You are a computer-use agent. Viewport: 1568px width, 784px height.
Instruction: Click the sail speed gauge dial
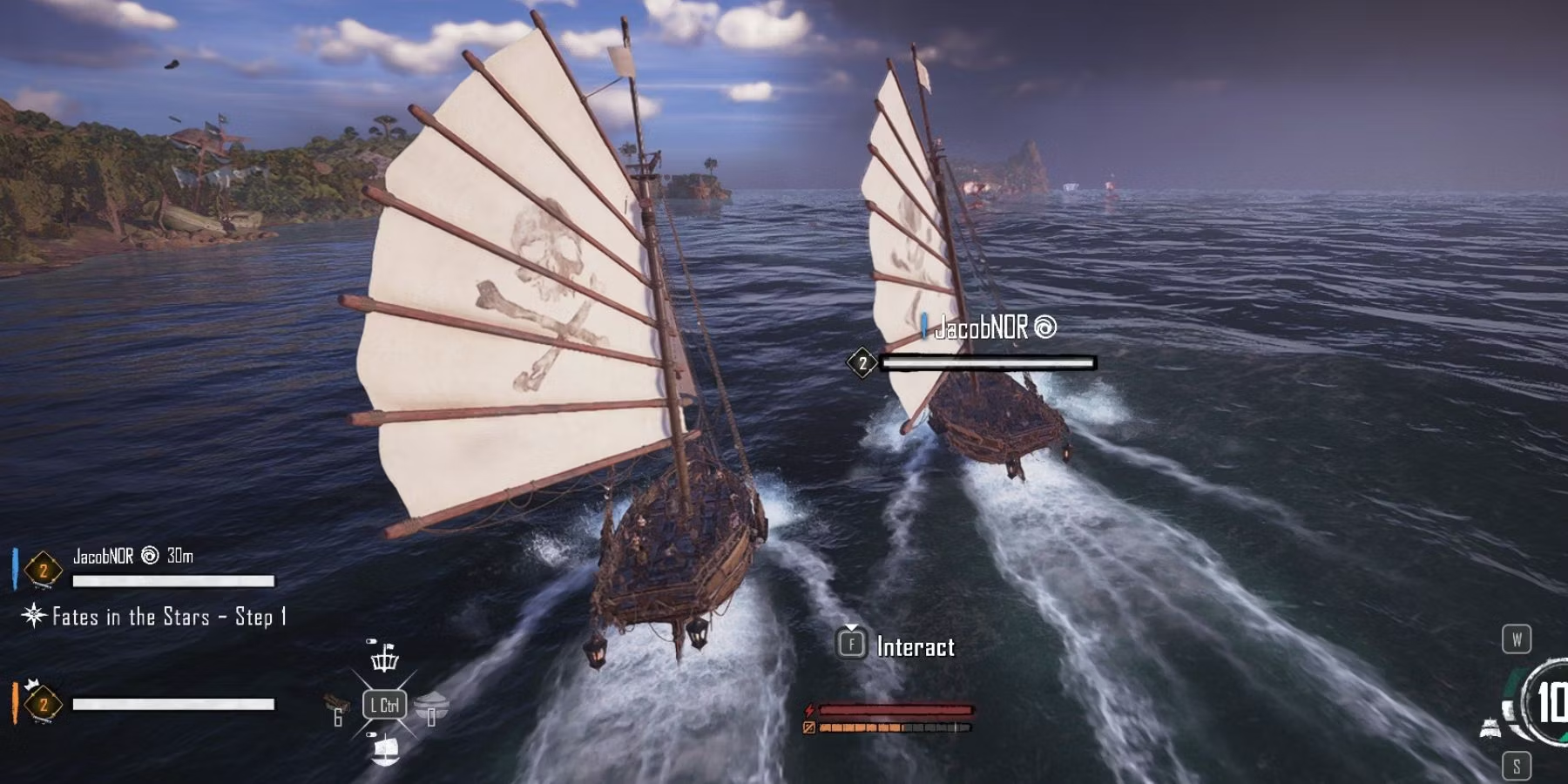(x=1549, y=701)
